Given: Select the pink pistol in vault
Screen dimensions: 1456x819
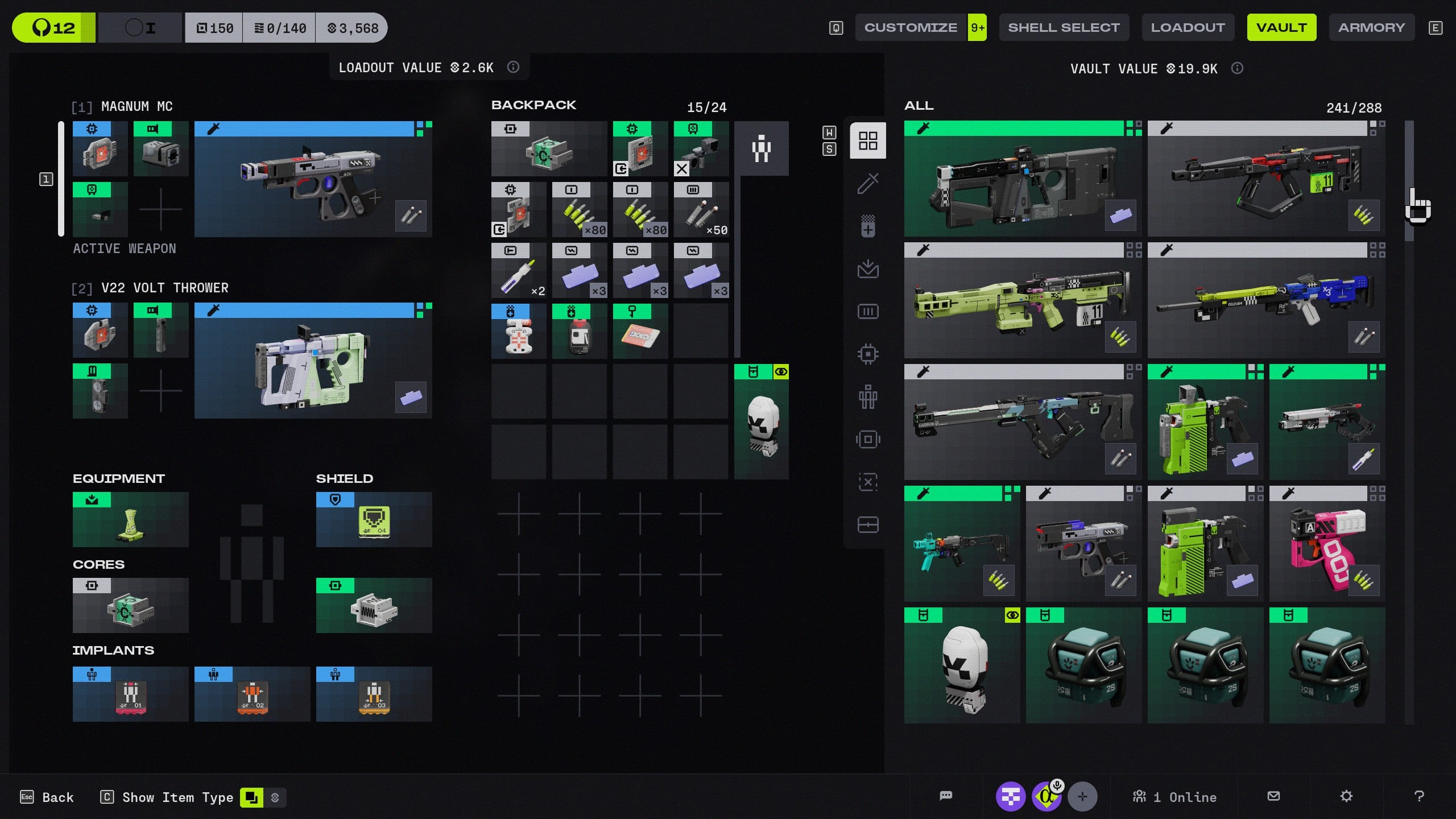Looking at the screenshot, I should [1327, 544].
